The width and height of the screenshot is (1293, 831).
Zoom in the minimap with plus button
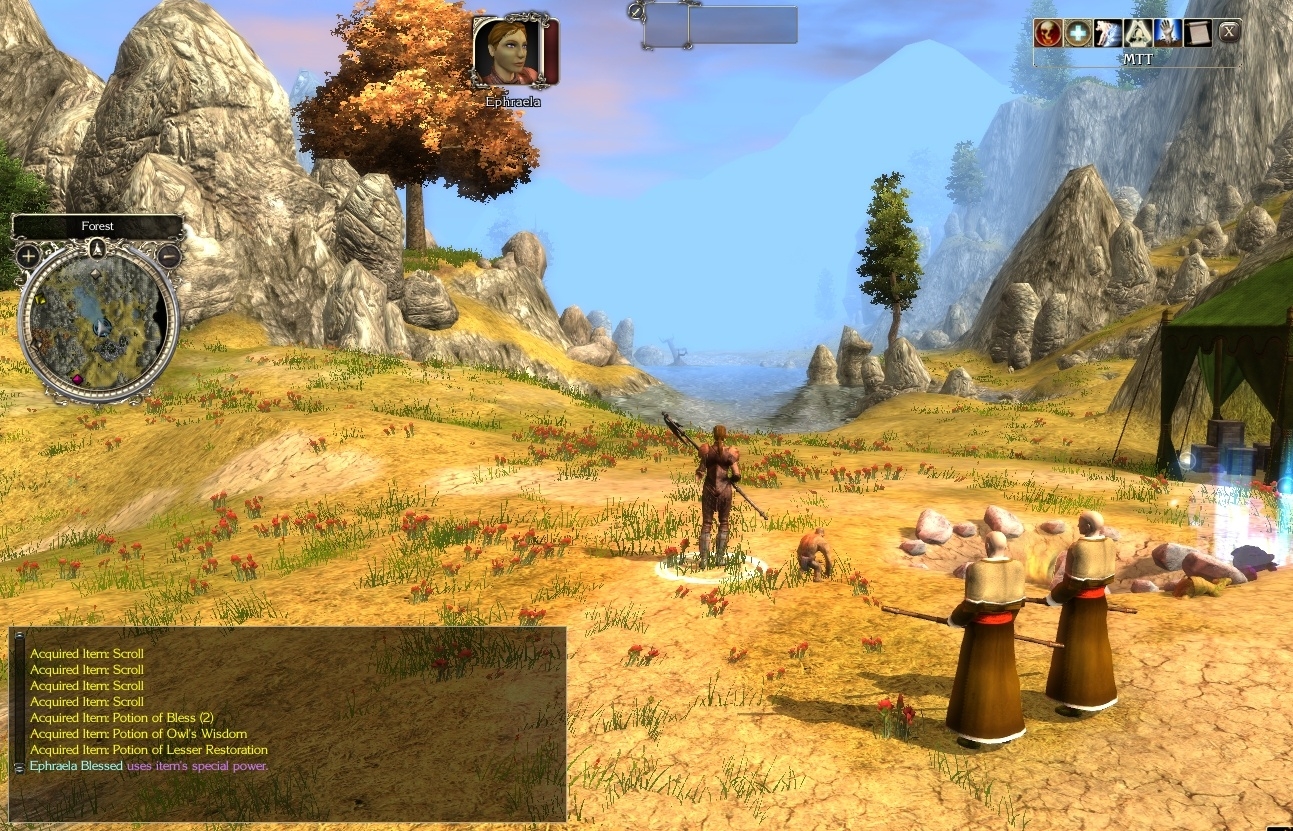pyautogui.click(x=27, y=256)
